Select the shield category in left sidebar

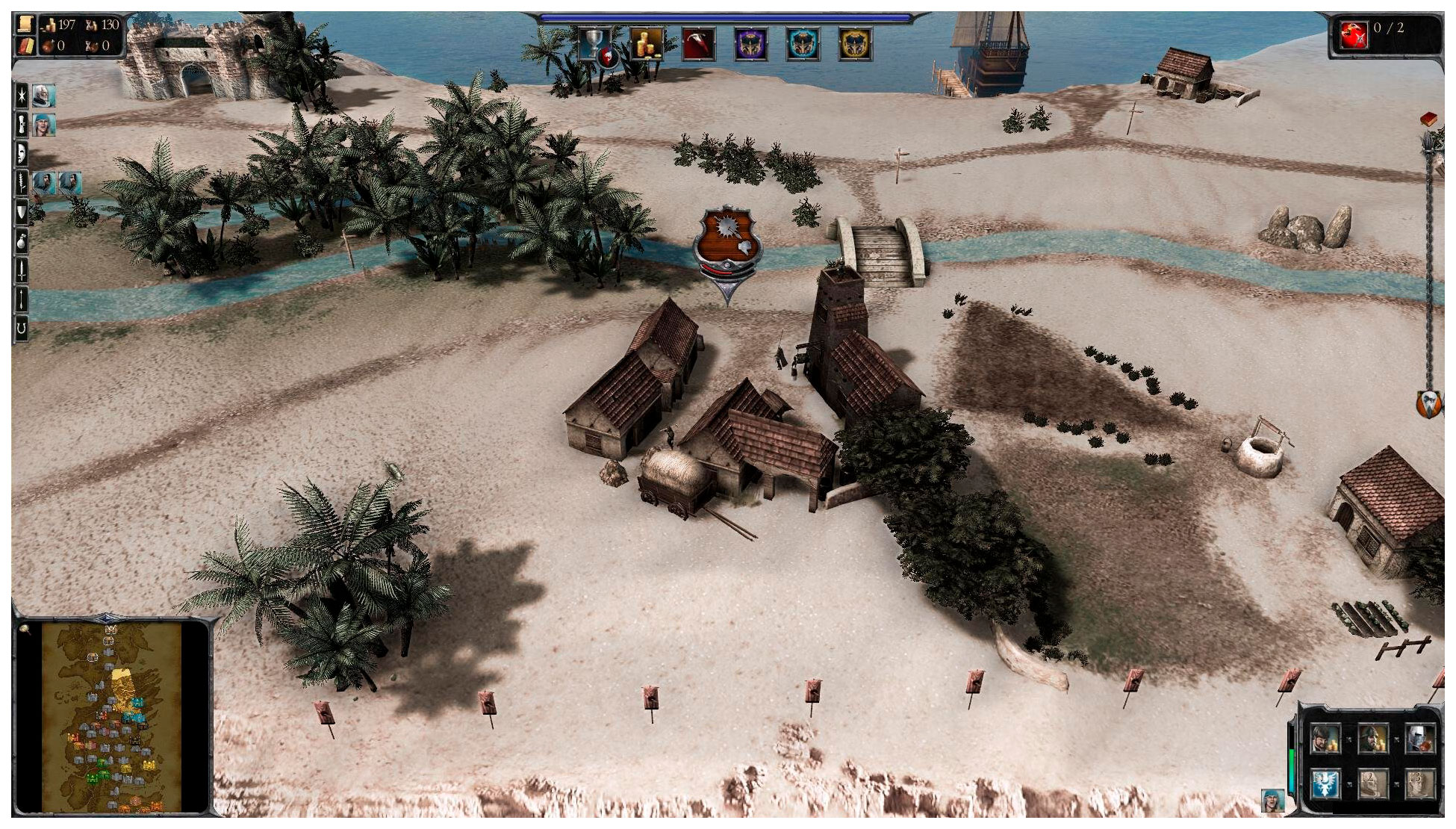22,212
